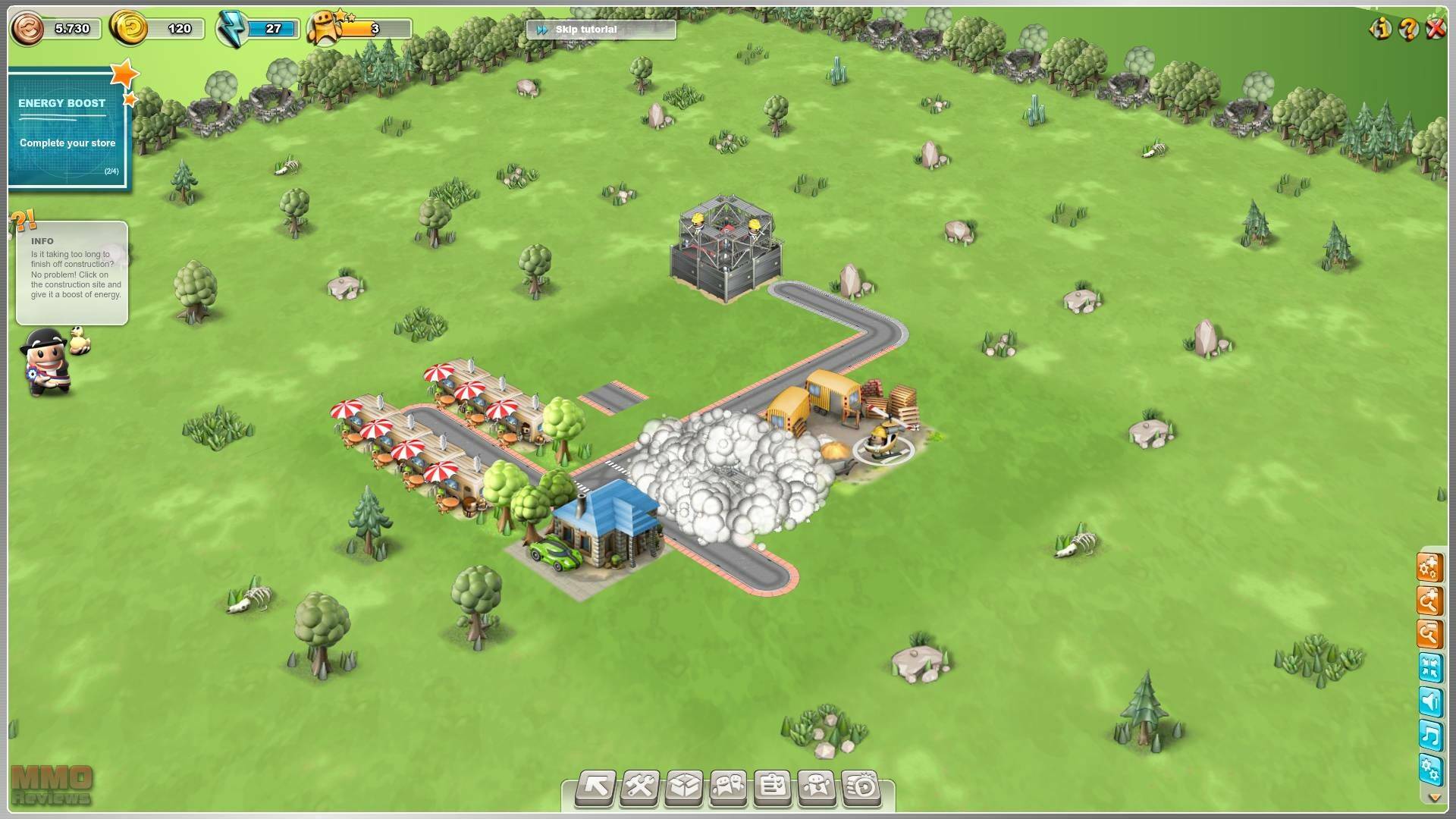This screenshot has width=1456, height=819.
Task: Close the game with the red X
Action: coord(1436,29)
